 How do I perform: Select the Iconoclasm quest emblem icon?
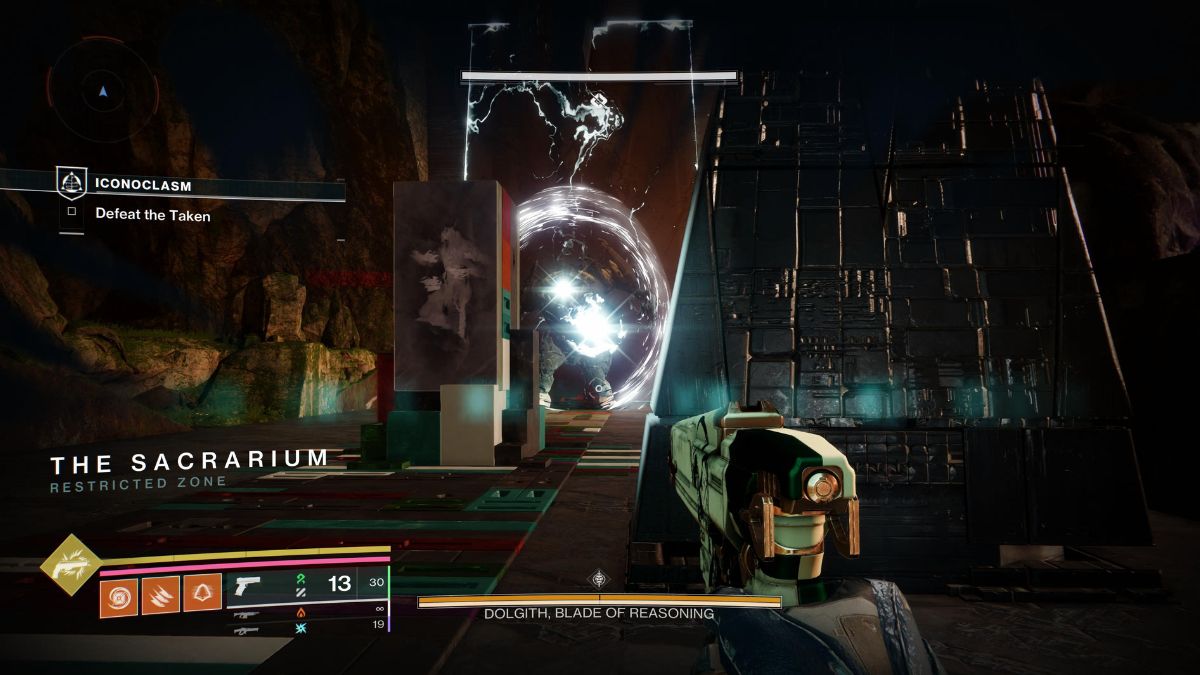pos(71,183)
